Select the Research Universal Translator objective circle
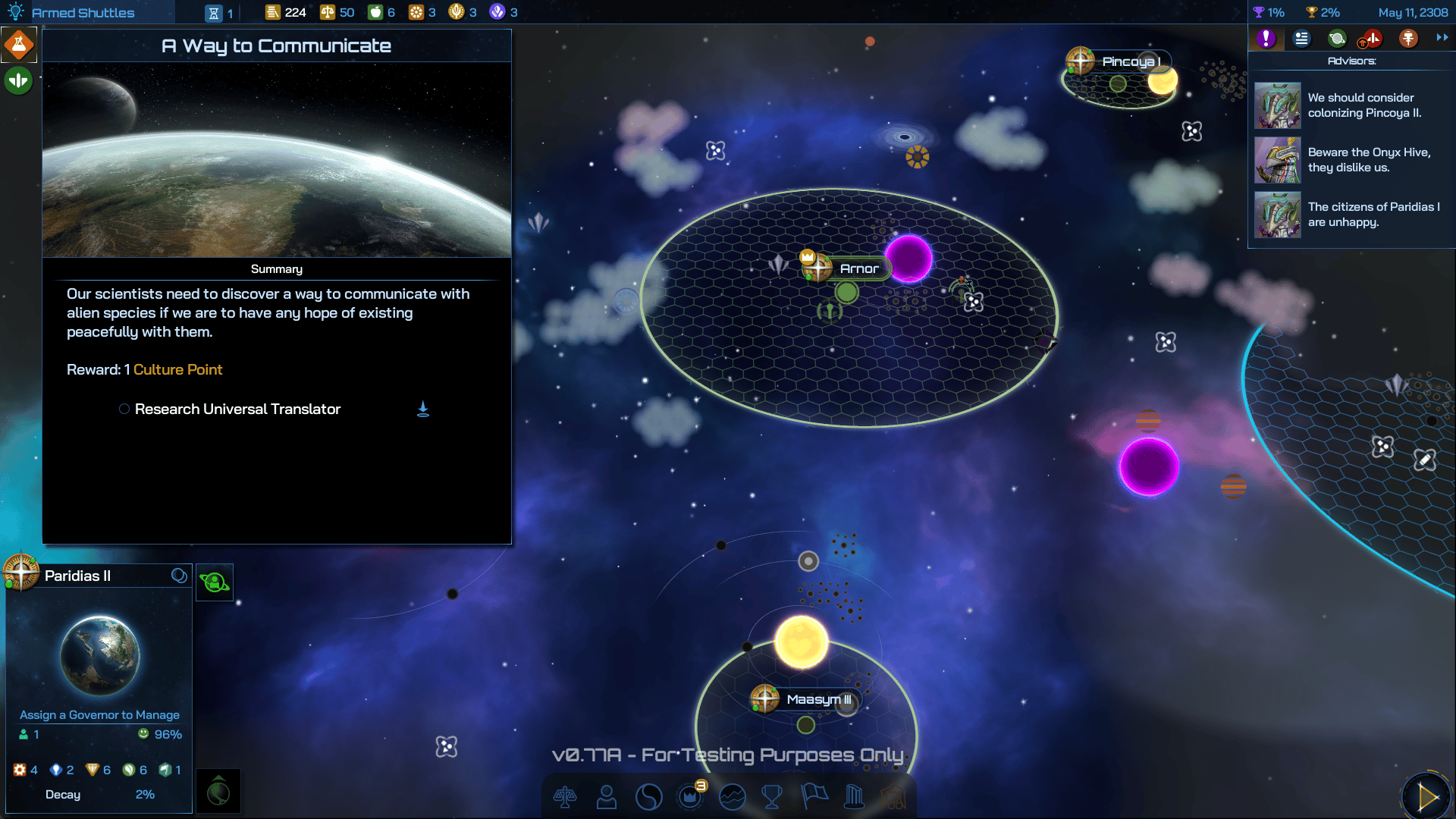The height and width of the screenshot is (819, 1456). coord(124,409)
